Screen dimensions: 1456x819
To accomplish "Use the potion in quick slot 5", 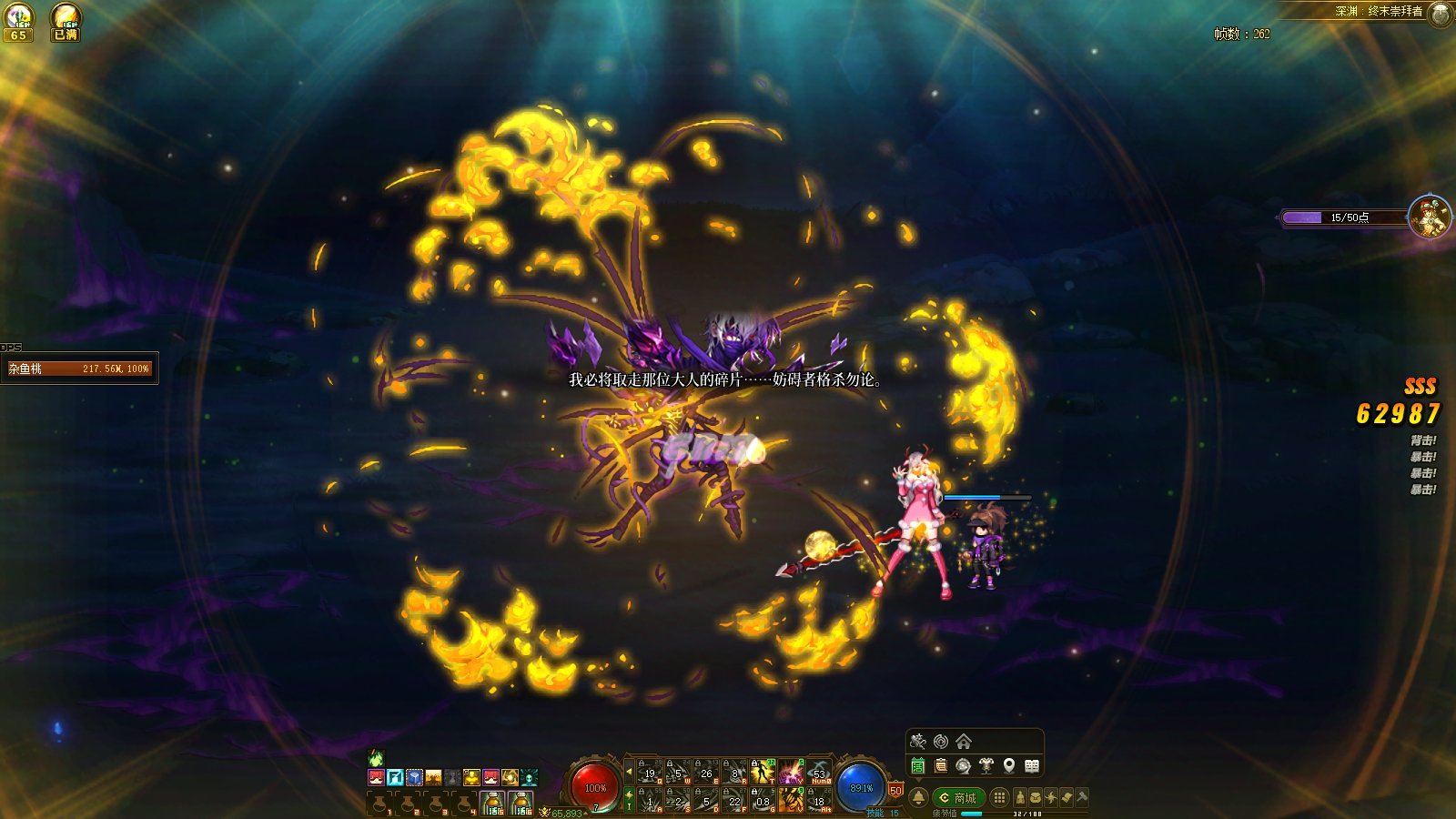I will pos(492,803).
